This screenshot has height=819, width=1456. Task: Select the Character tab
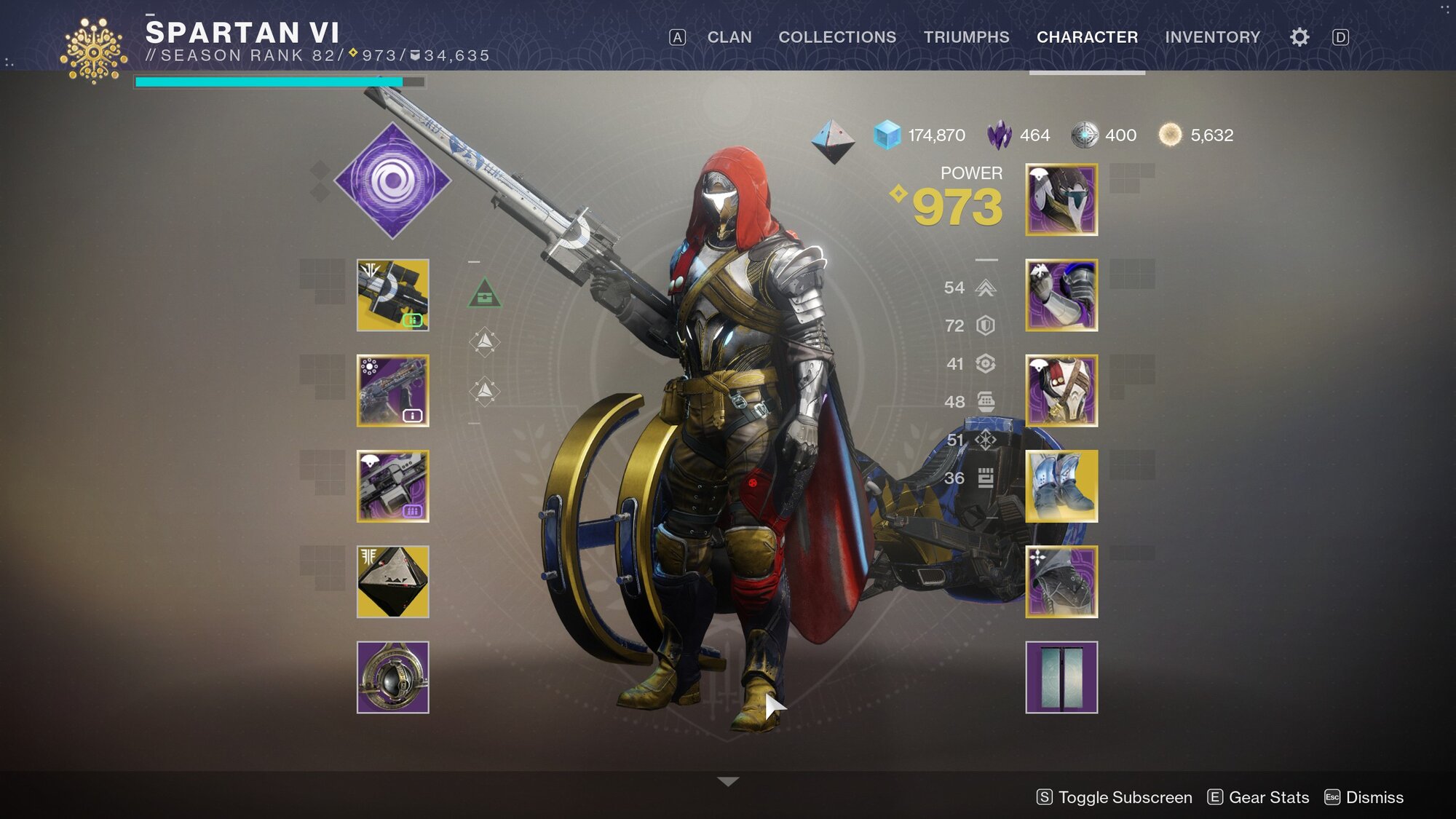pyautogui.click(x=1087, y=37)
